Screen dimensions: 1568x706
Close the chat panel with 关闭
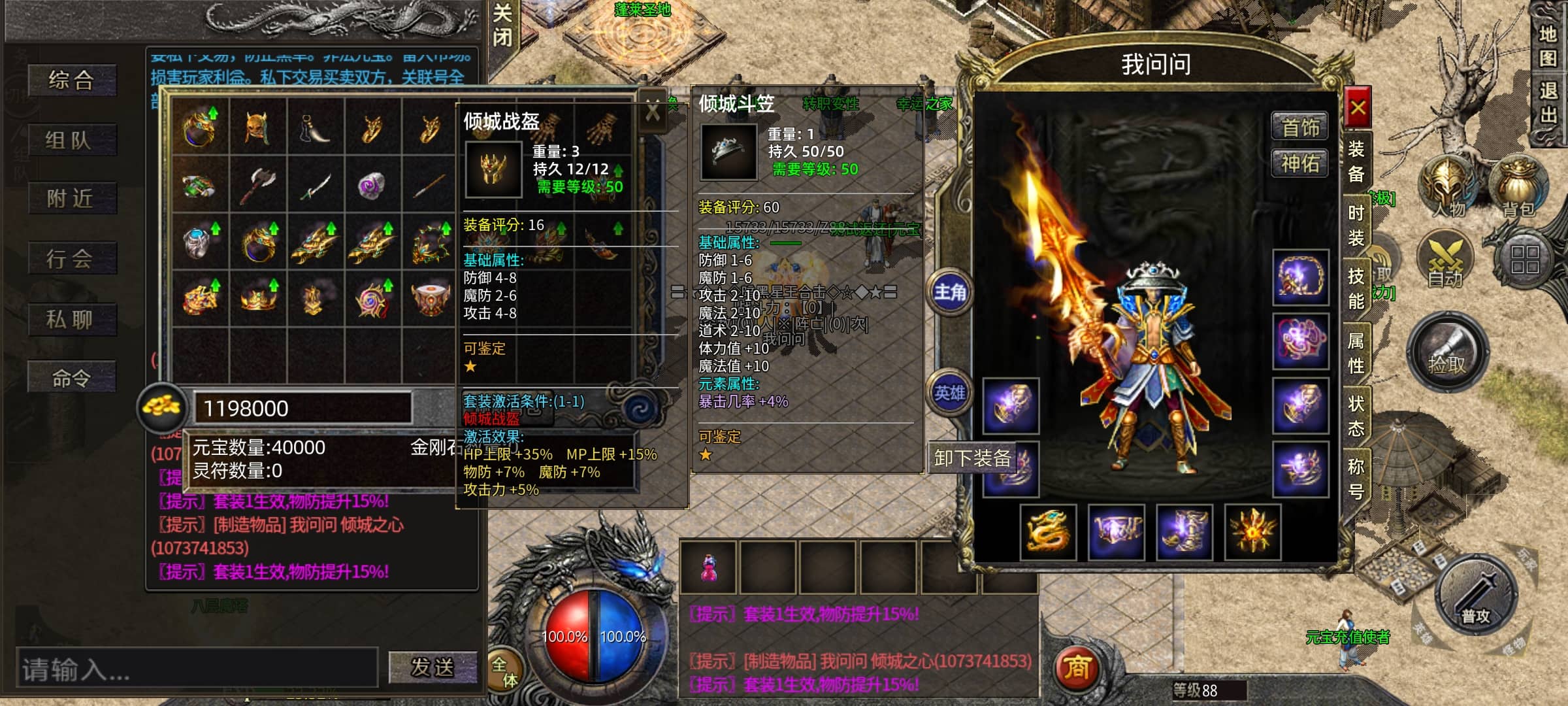click(502, 26)
